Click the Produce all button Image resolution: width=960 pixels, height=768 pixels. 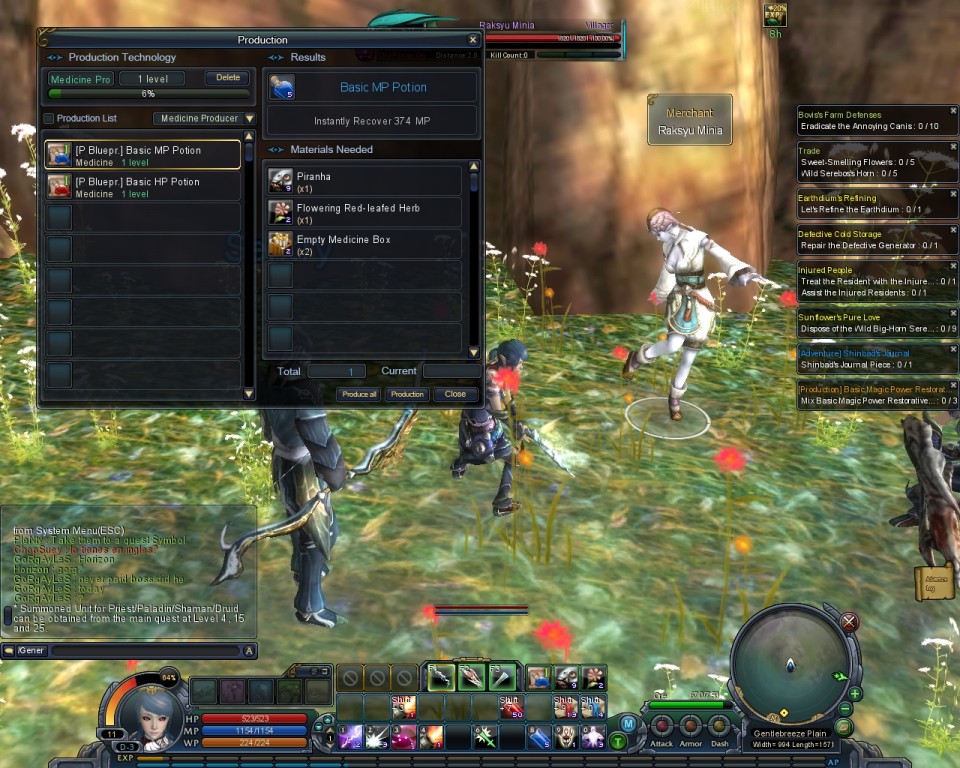(359, 394)
